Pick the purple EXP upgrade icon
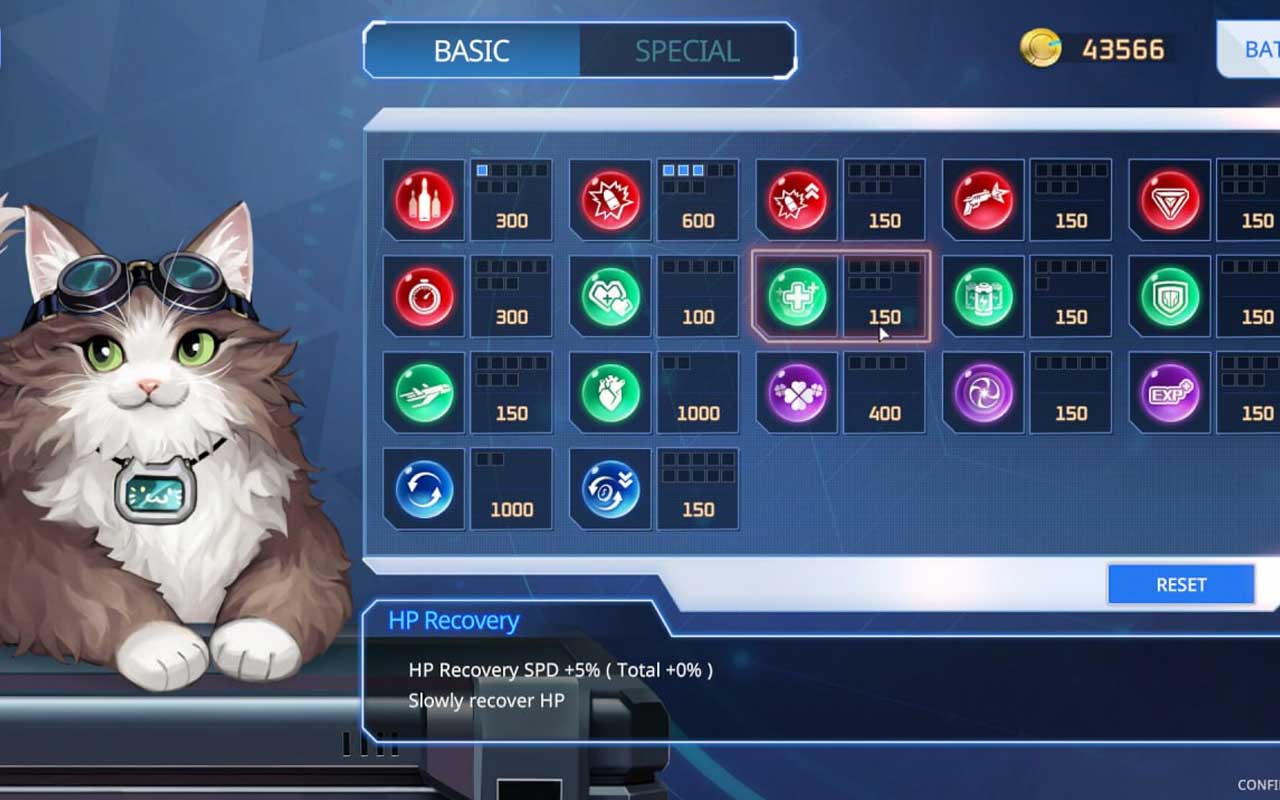 click(1170, 393)
